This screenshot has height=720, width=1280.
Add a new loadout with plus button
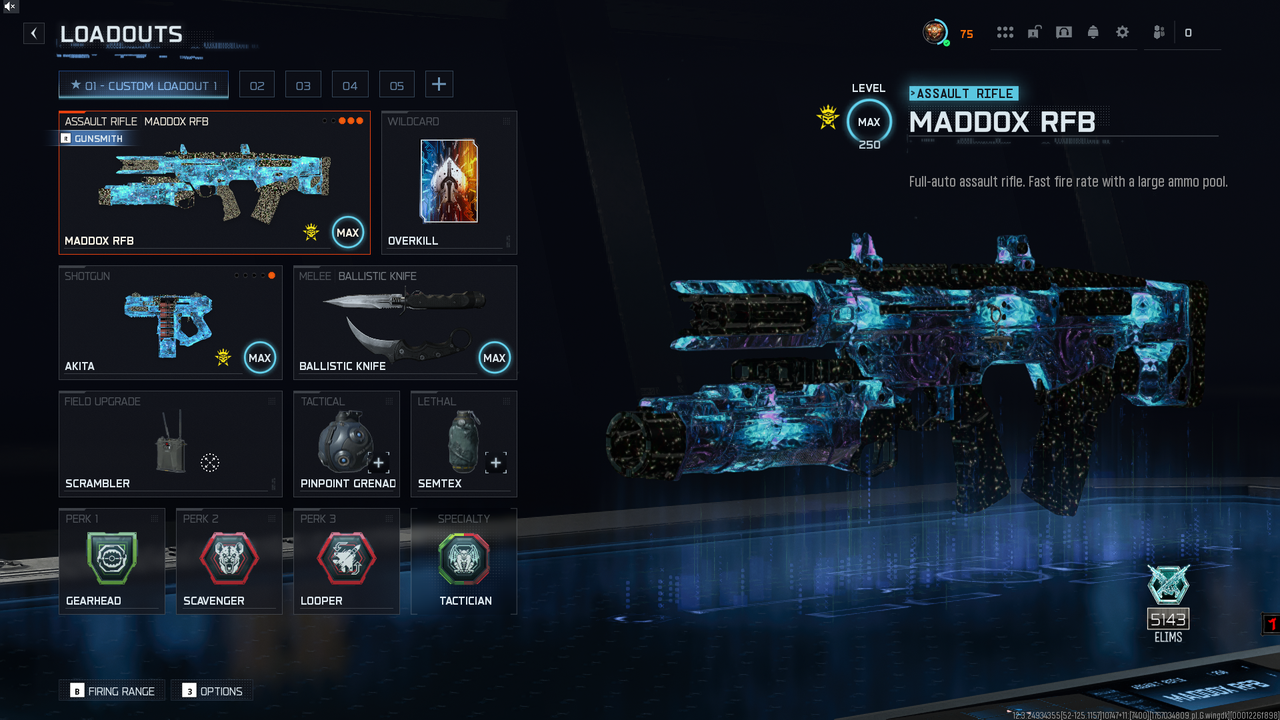pyautogui.click(x=439, y=85)
